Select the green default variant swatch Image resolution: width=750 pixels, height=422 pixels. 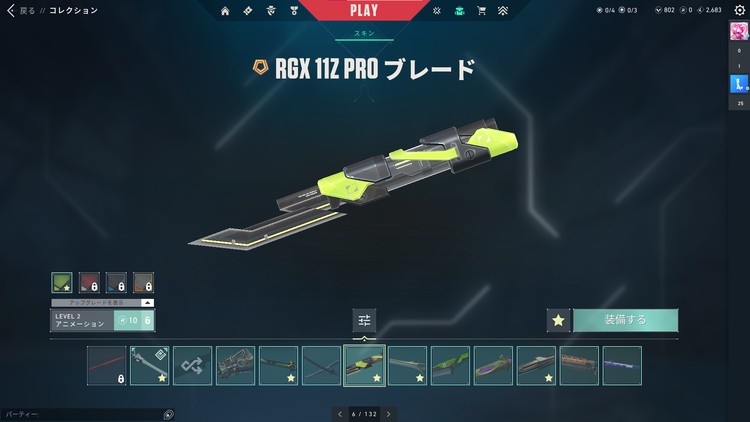click(x=62, y=284)
